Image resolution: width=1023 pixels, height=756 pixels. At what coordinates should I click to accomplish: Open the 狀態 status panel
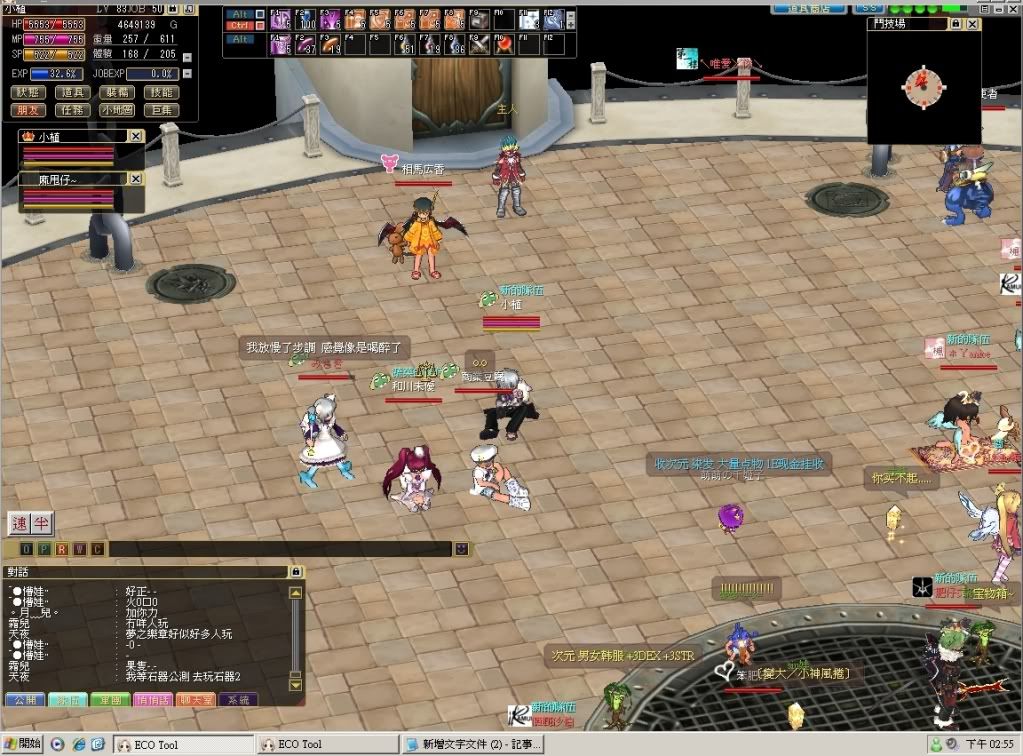point(27,92)
